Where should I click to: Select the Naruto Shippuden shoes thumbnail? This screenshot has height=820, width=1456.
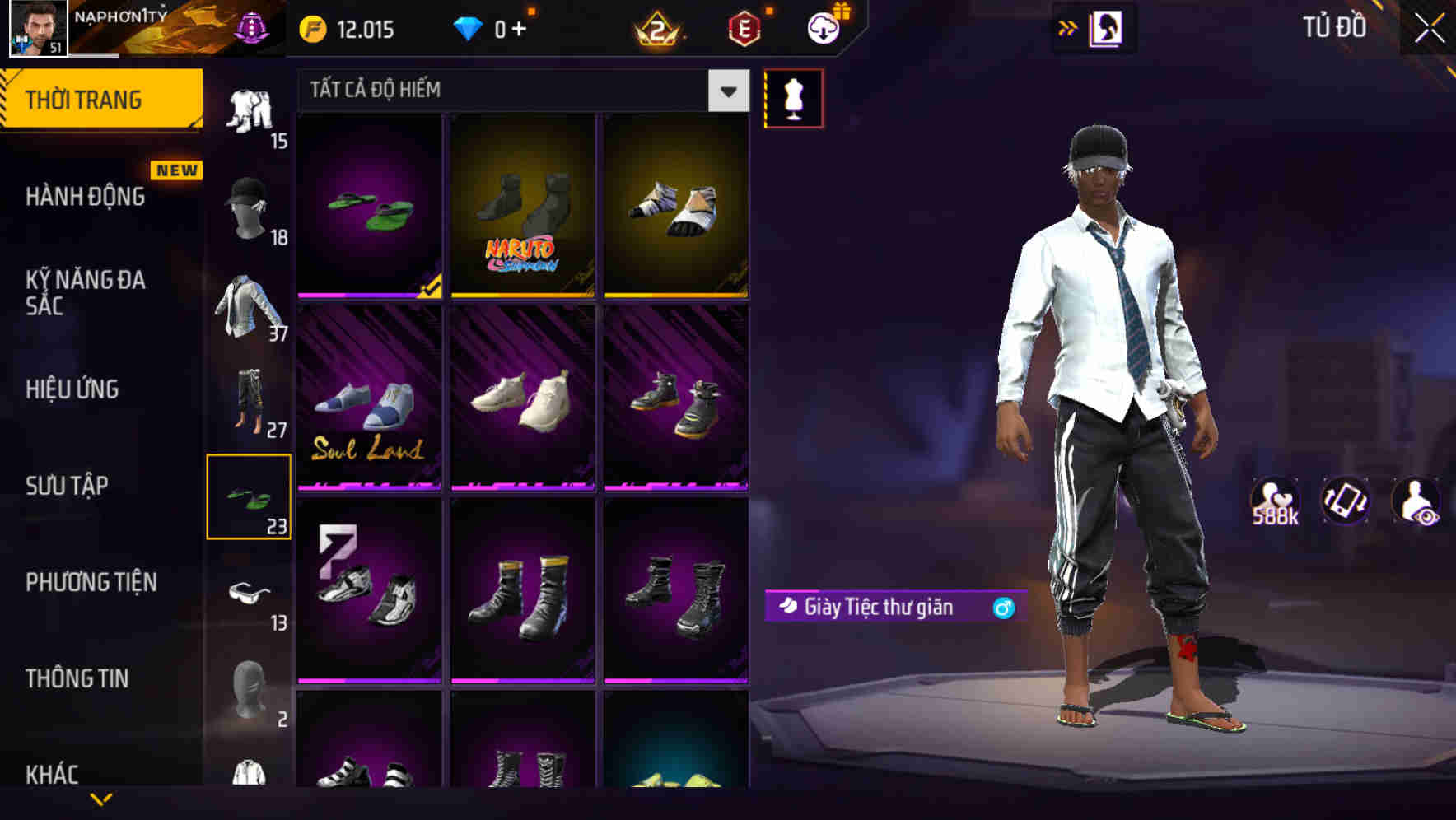(522, 206)
